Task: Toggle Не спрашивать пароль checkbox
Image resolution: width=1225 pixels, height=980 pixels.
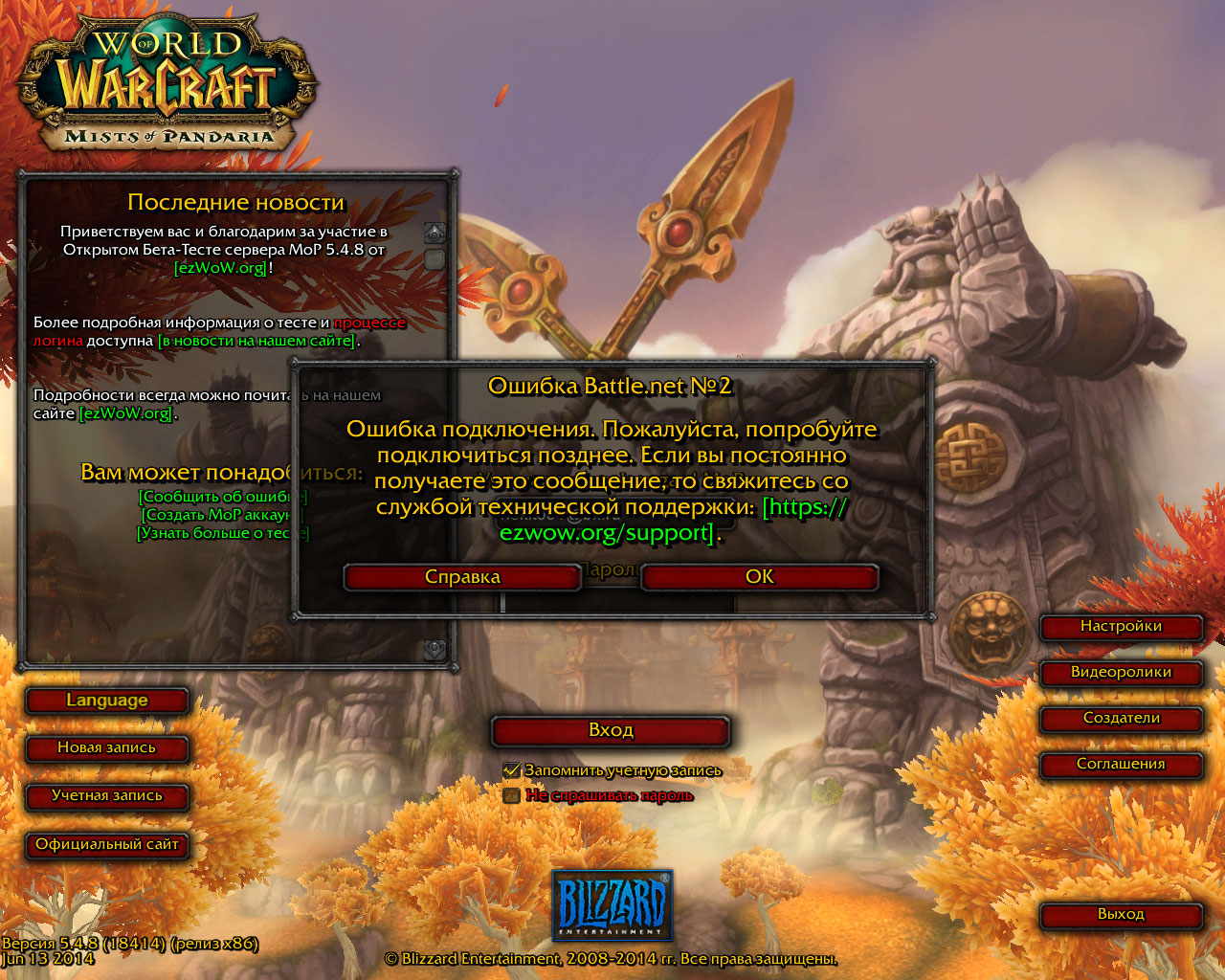Action: 512,795
